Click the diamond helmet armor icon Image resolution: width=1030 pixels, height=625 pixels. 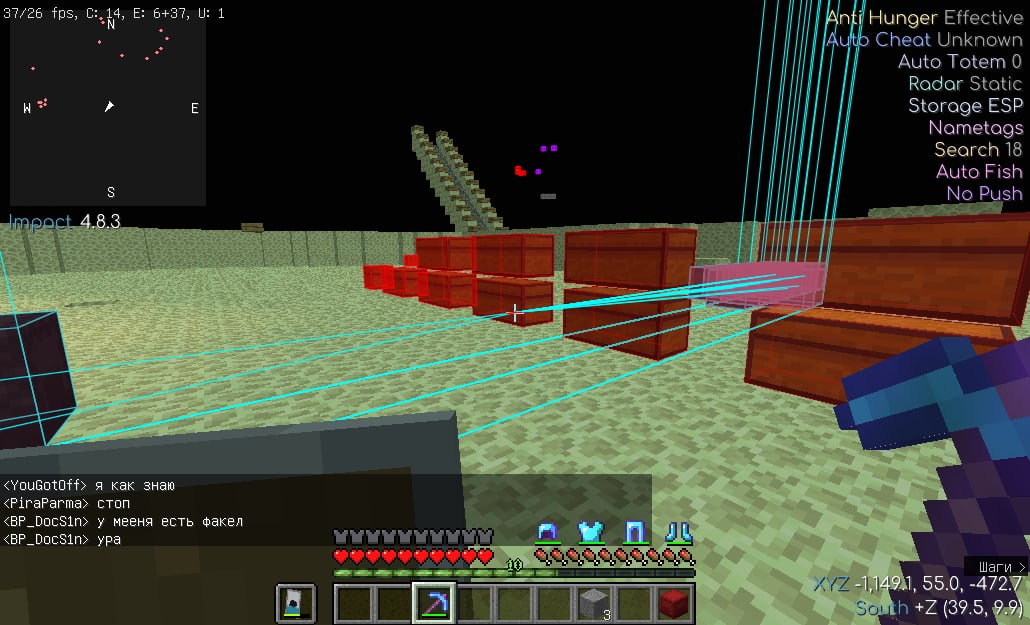(547, 531)
